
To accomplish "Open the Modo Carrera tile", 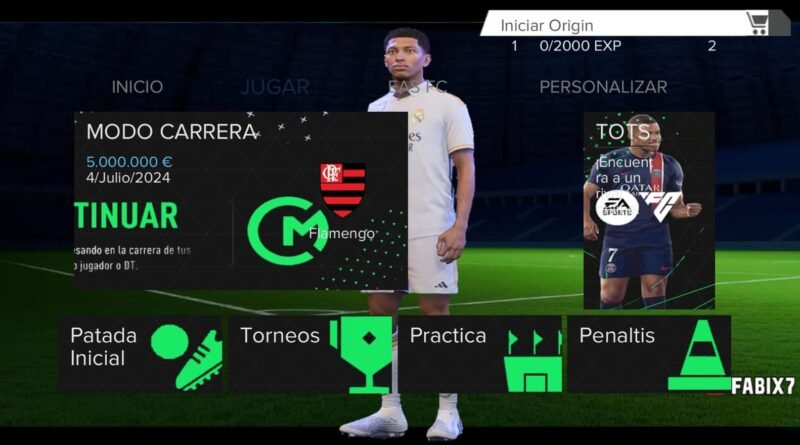I will click(240, 200).
